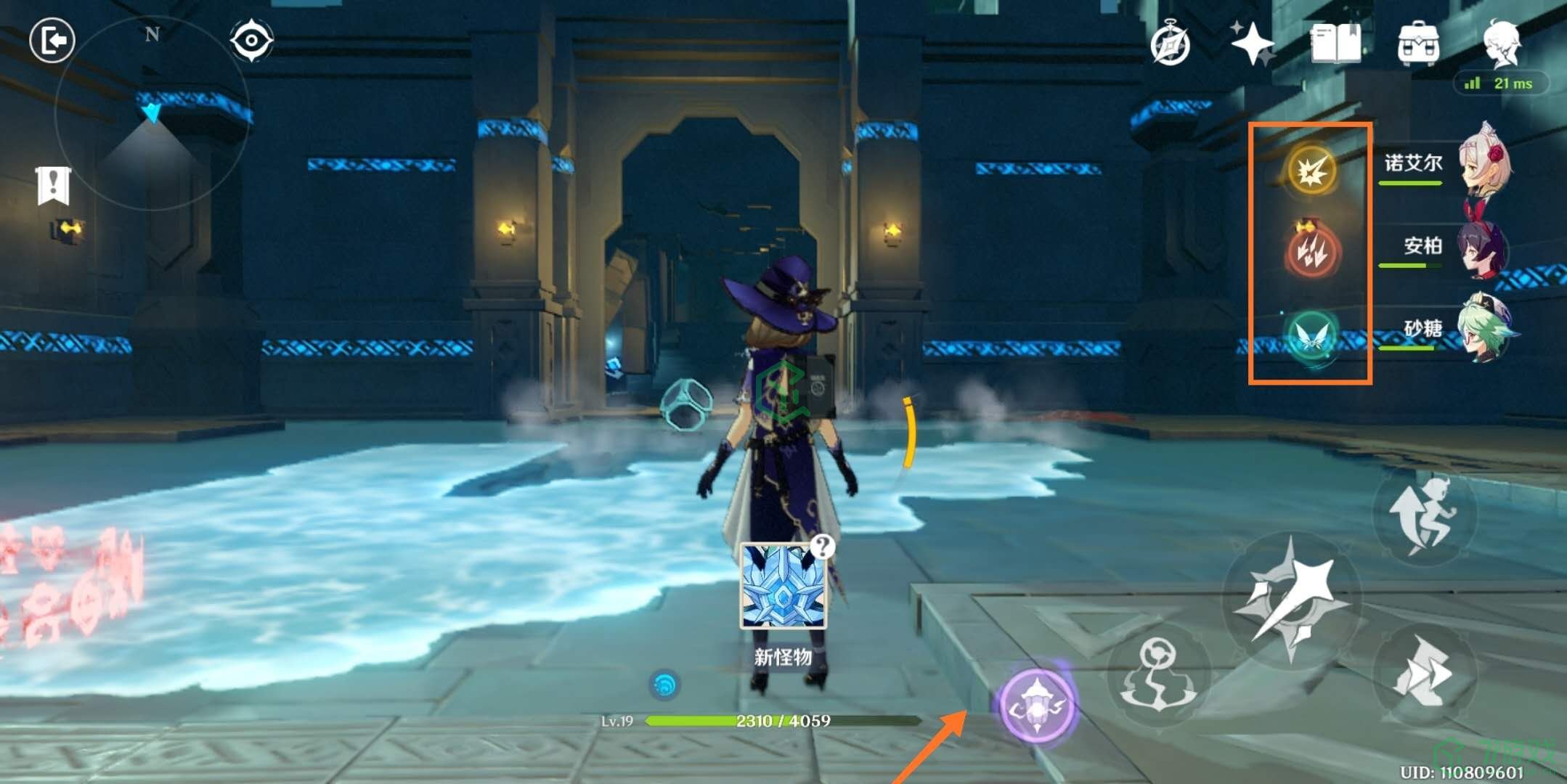Open the 新怪物 new monster tip

pyautogui.click(x=783, y=587)
